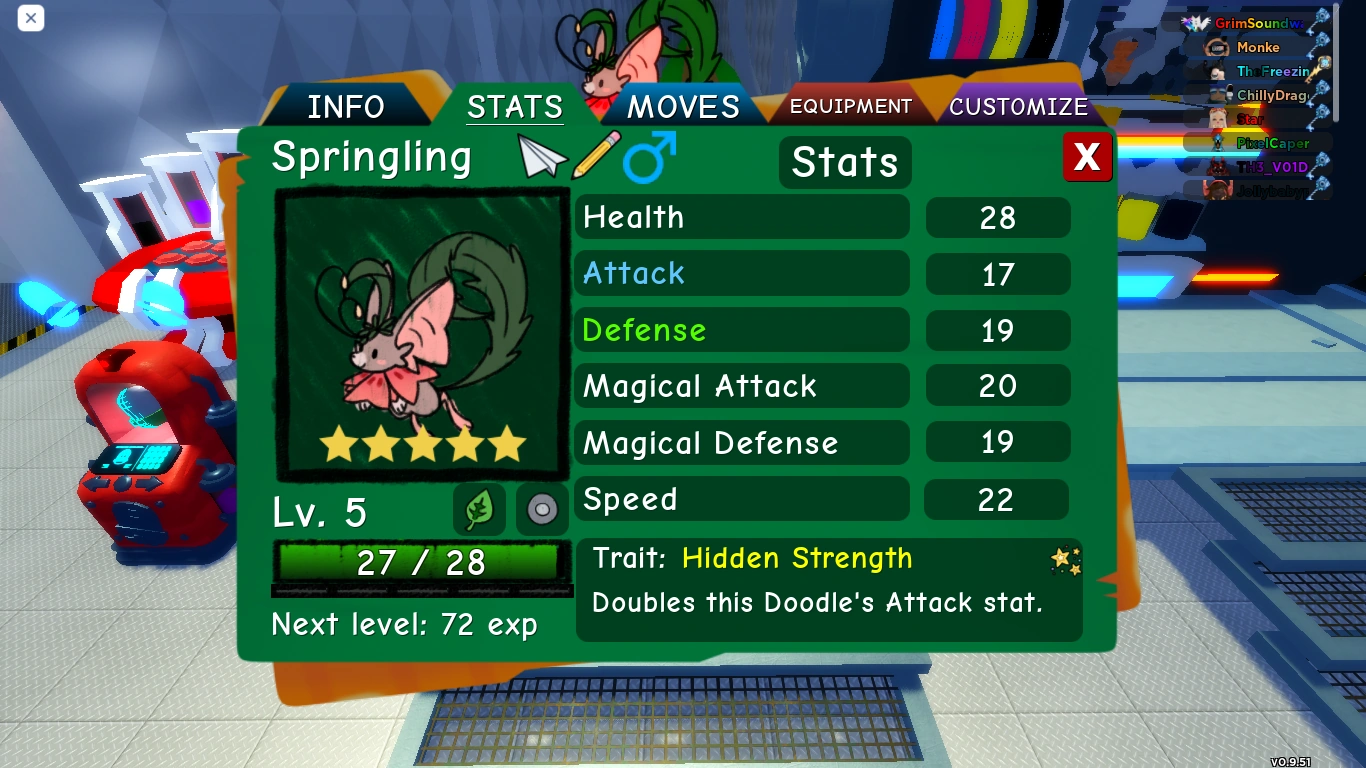The image size is (1366, 768).
Task: Open the CUSTOMIZE tab
Action: [x=1020, y=105]
